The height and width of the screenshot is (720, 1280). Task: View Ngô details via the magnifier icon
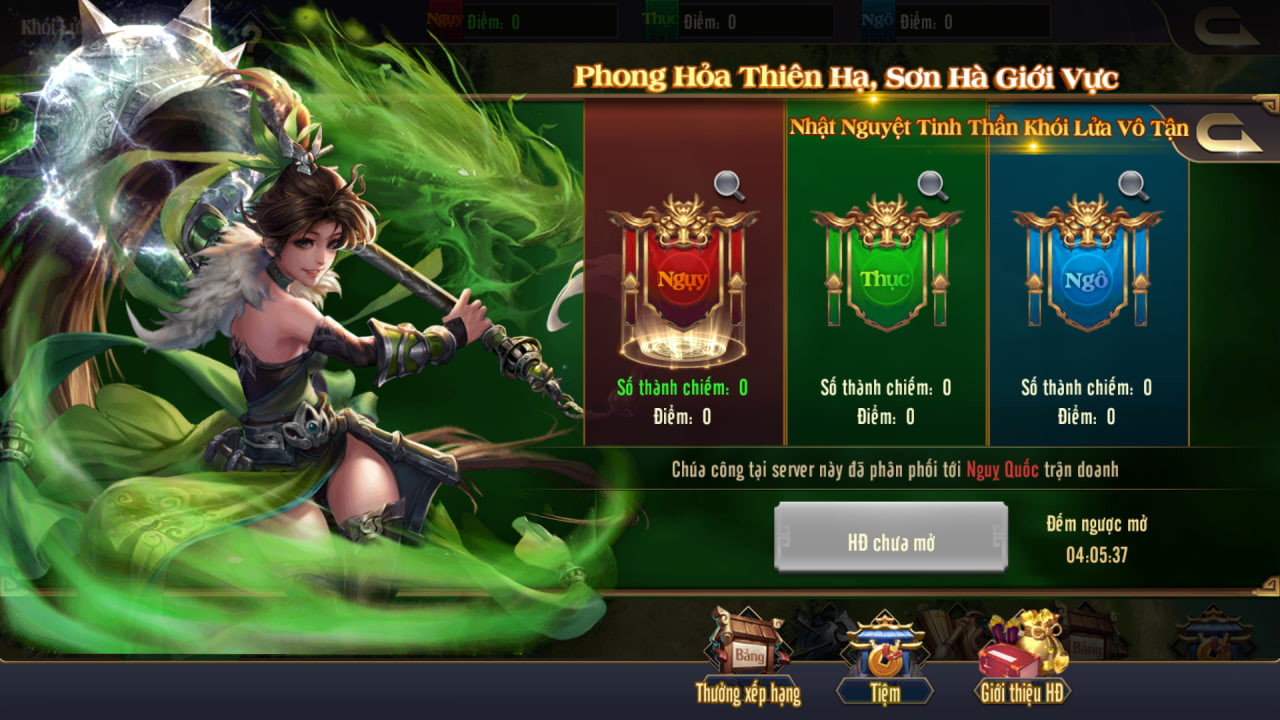(x=1132, y=185)
